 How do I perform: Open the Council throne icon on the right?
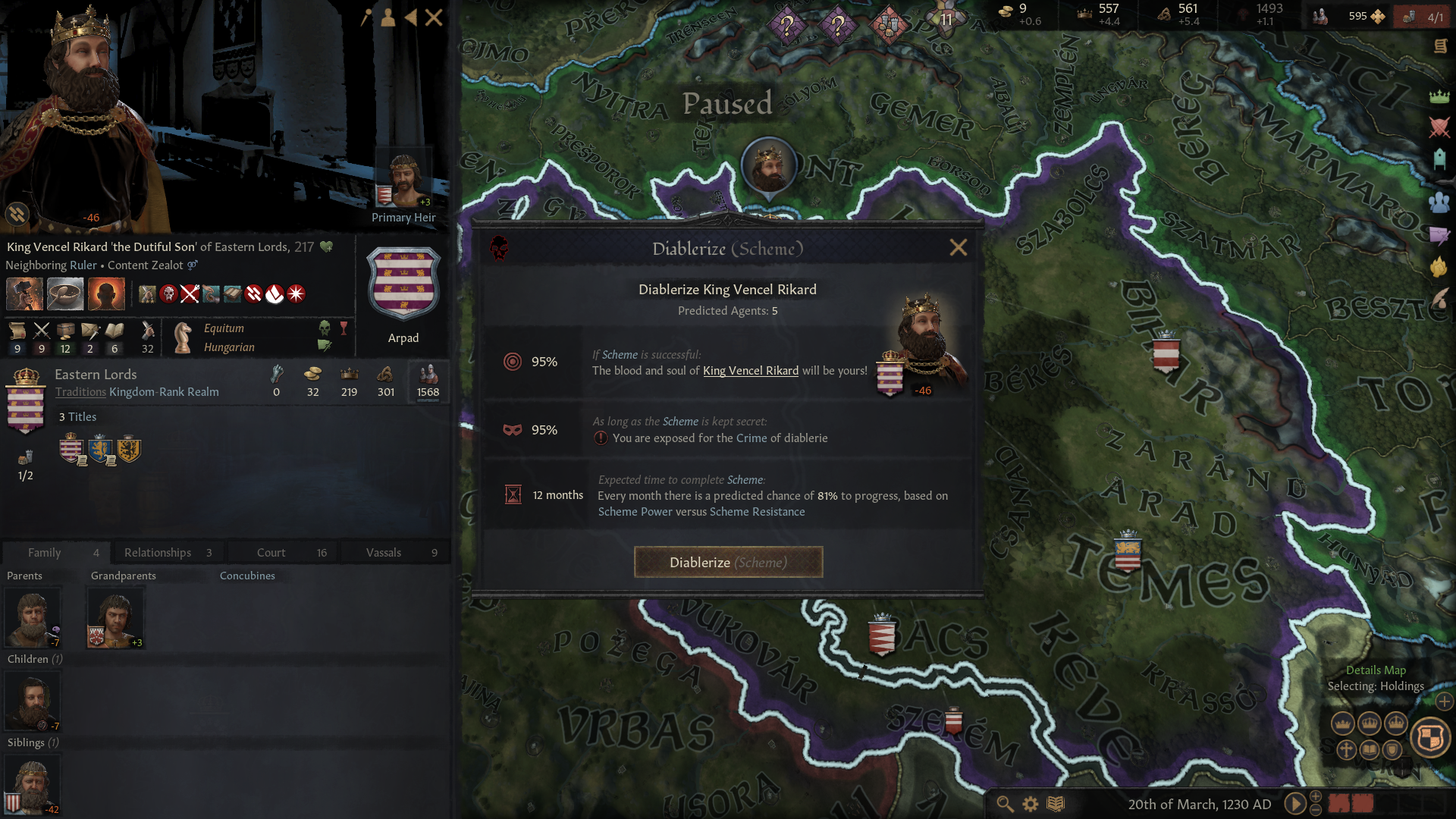pyautogui.click(x=1439, y=159)
